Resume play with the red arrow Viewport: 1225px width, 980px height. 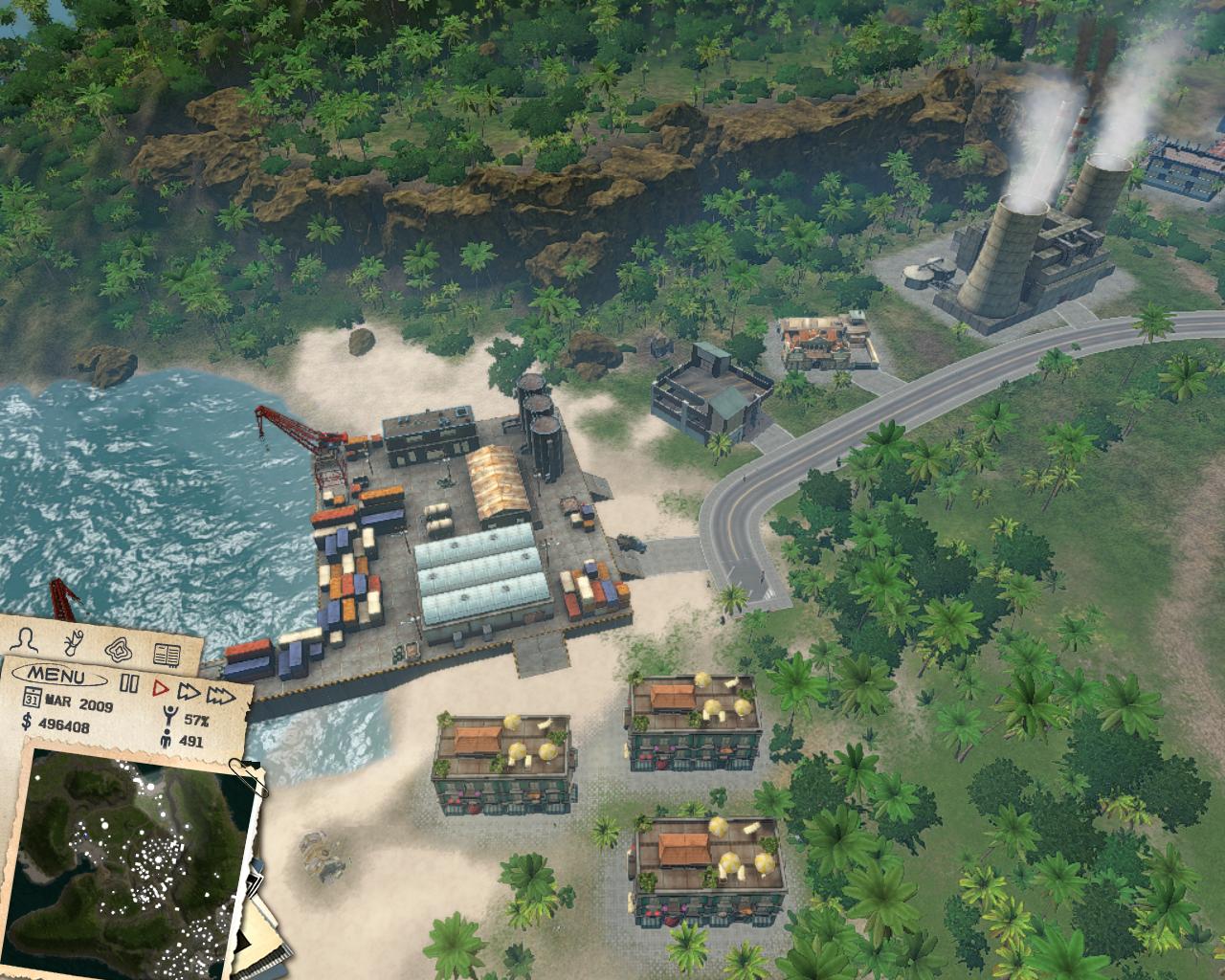click(x=159, y=687)
